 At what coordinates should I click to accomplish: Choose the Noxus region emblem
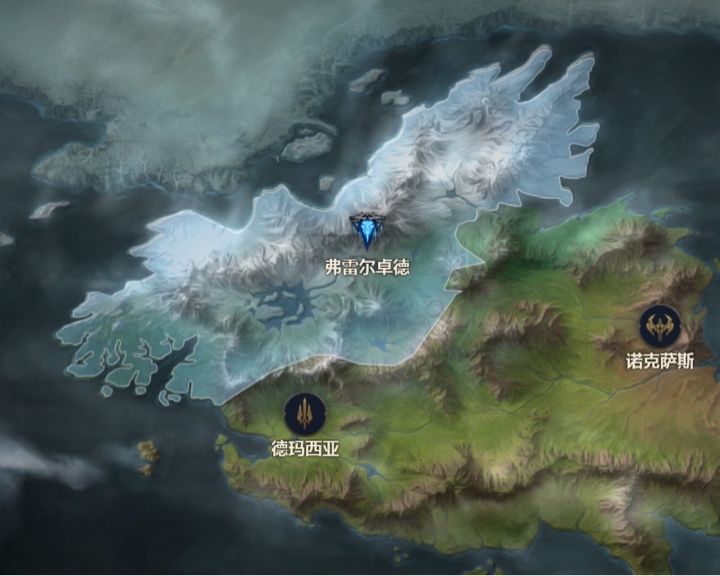click(660, 325)
